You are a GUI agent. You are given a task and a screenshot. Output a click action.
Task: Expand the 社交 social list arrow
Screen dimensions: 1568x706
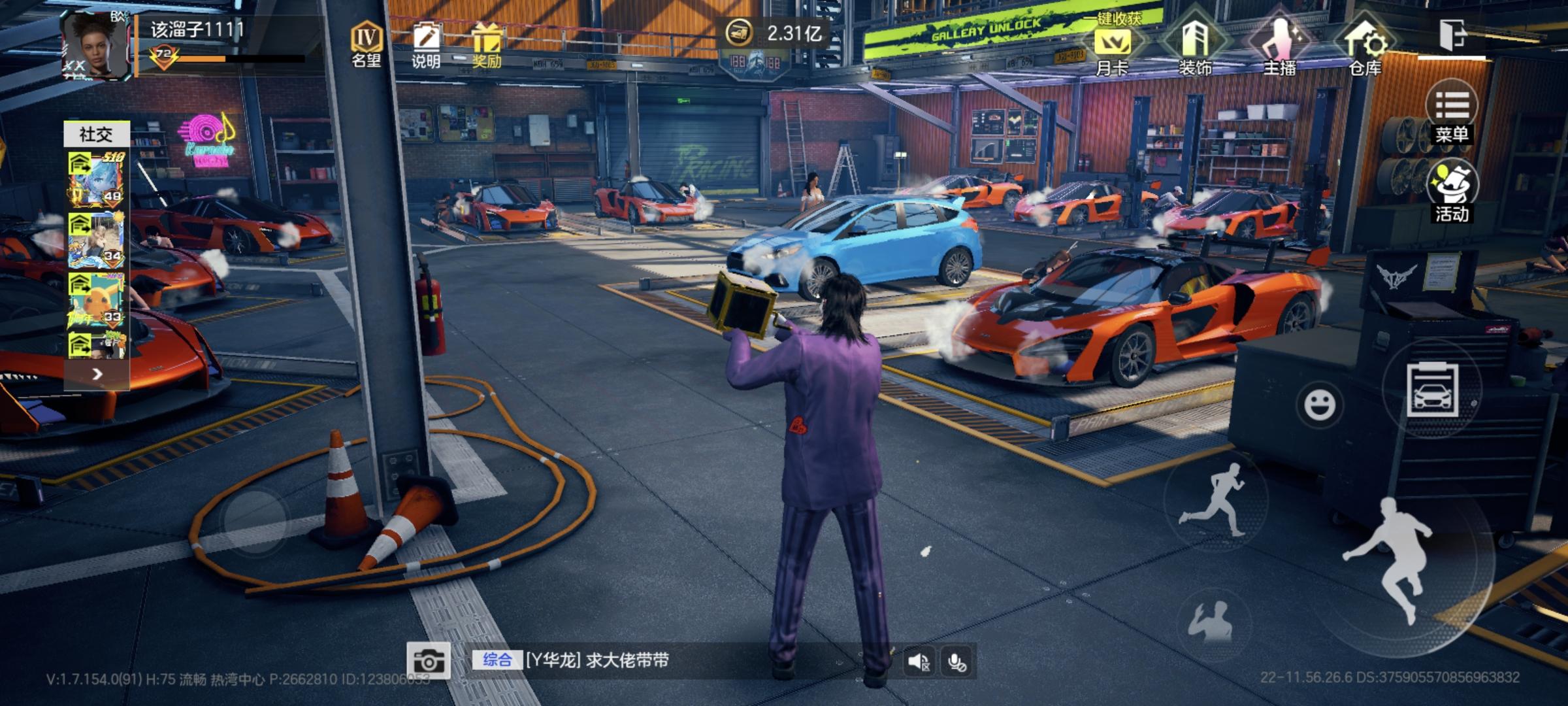coord(97,374)
